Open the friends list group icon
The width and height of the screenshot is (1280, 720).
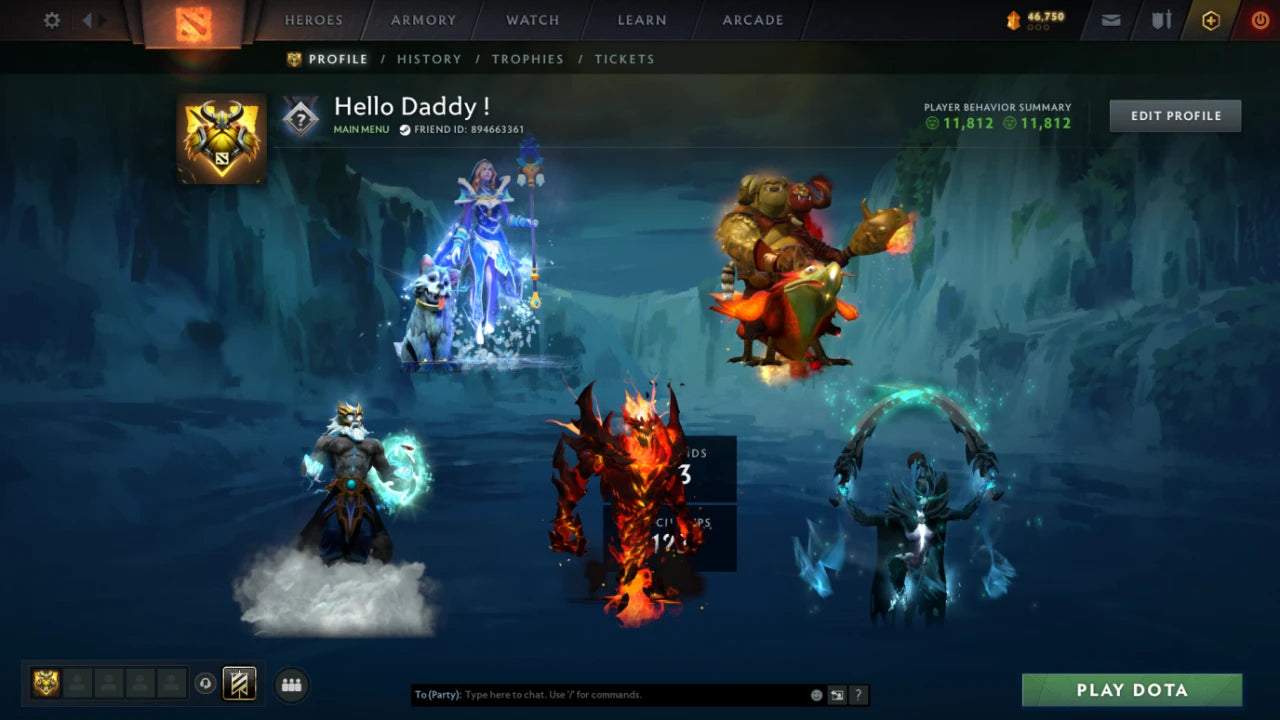(x=290, y=684)
